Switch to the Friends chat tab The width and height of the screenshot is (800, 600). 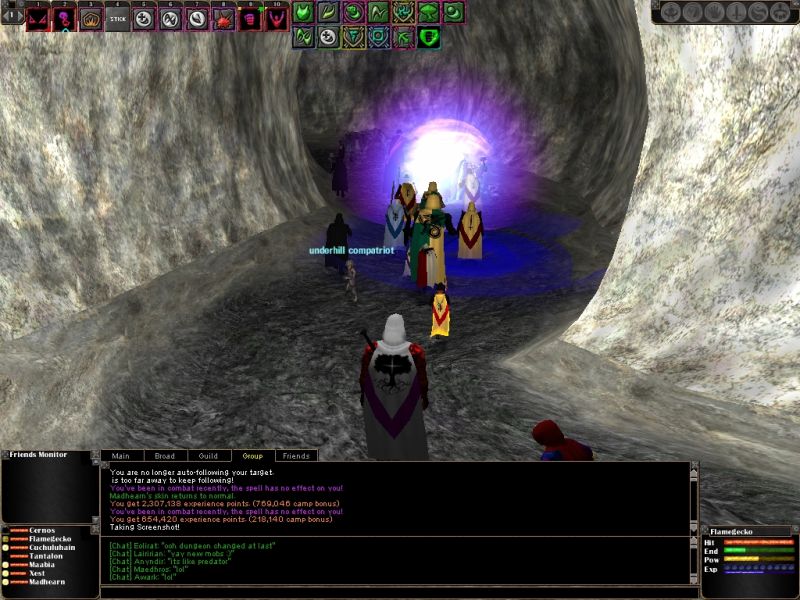296,456
